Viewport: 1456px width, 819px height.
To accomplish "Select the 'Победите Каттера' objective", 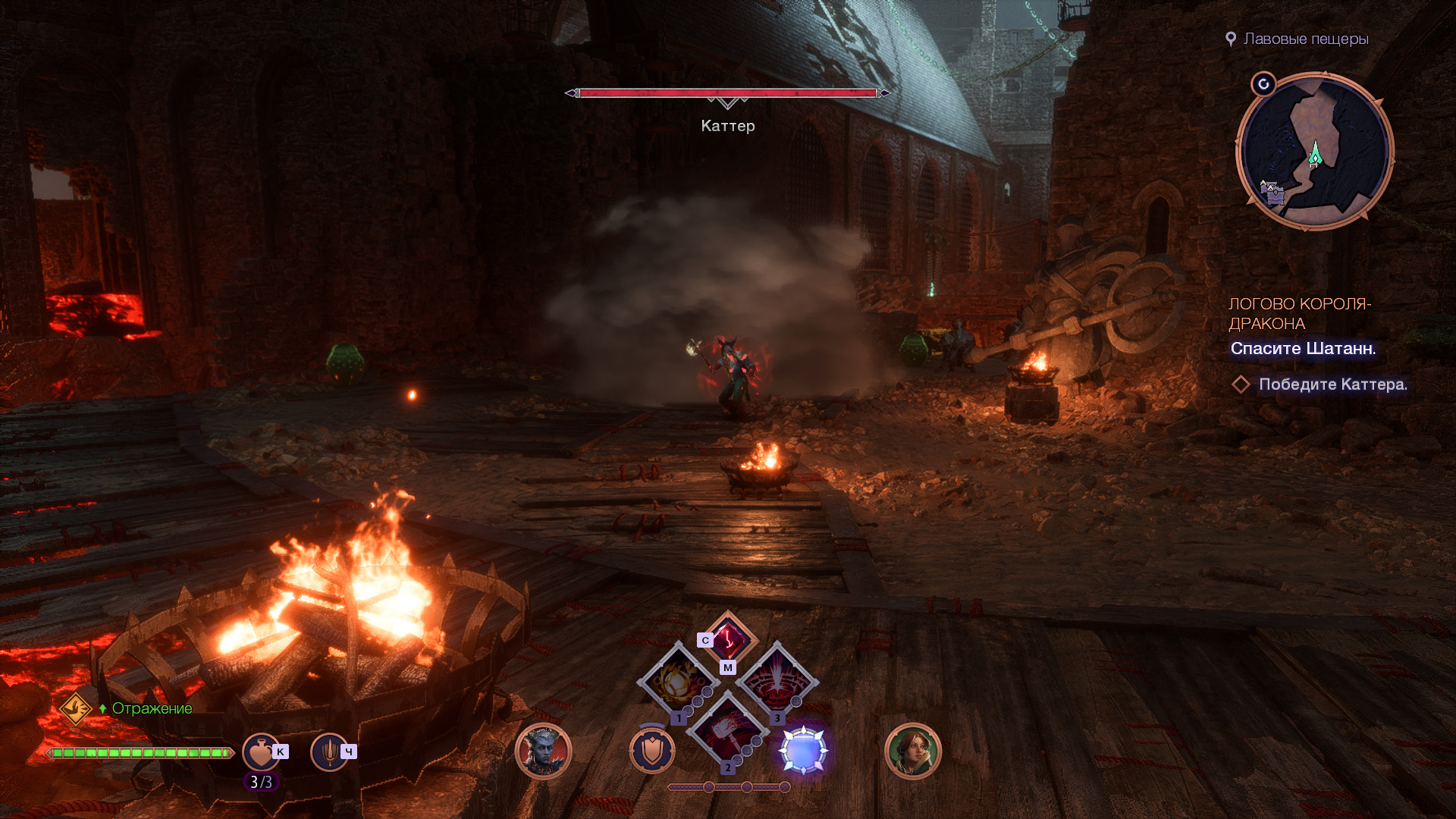I will [1332, 384].
